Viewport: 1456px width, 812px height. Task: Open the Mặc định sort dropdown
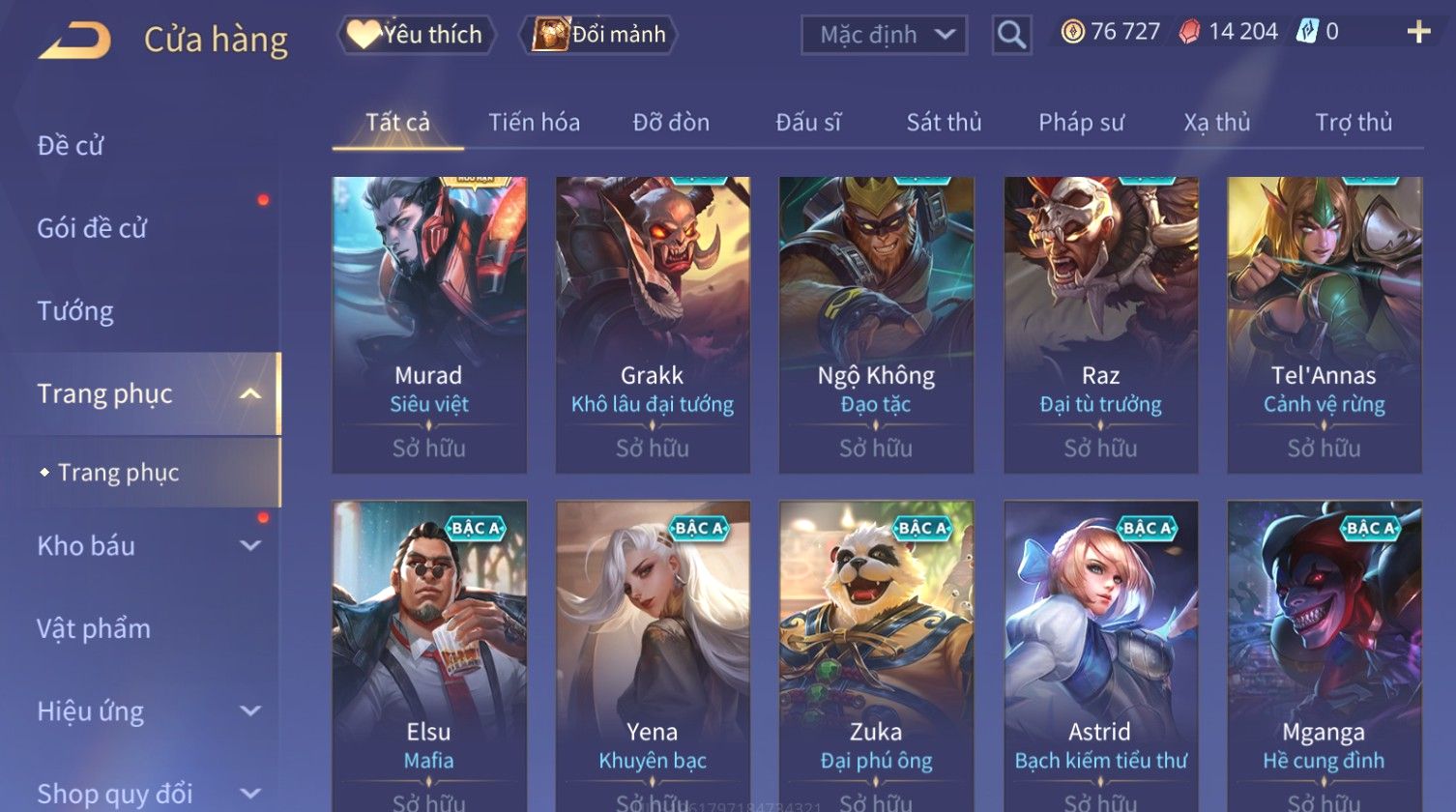884,36
